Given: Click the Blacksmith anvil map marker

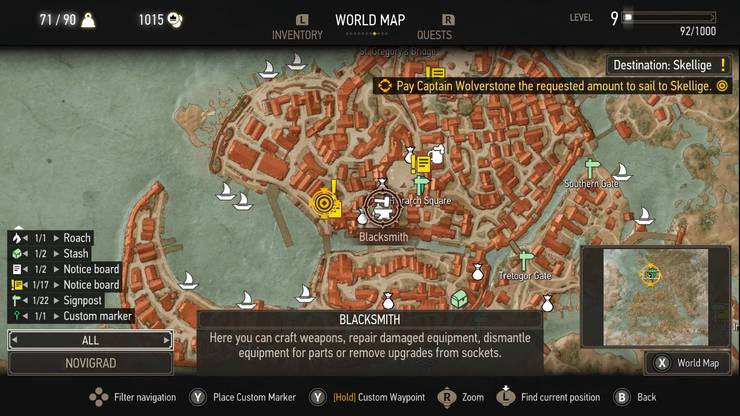Looking at the screenshot, I should pos(380,207).
